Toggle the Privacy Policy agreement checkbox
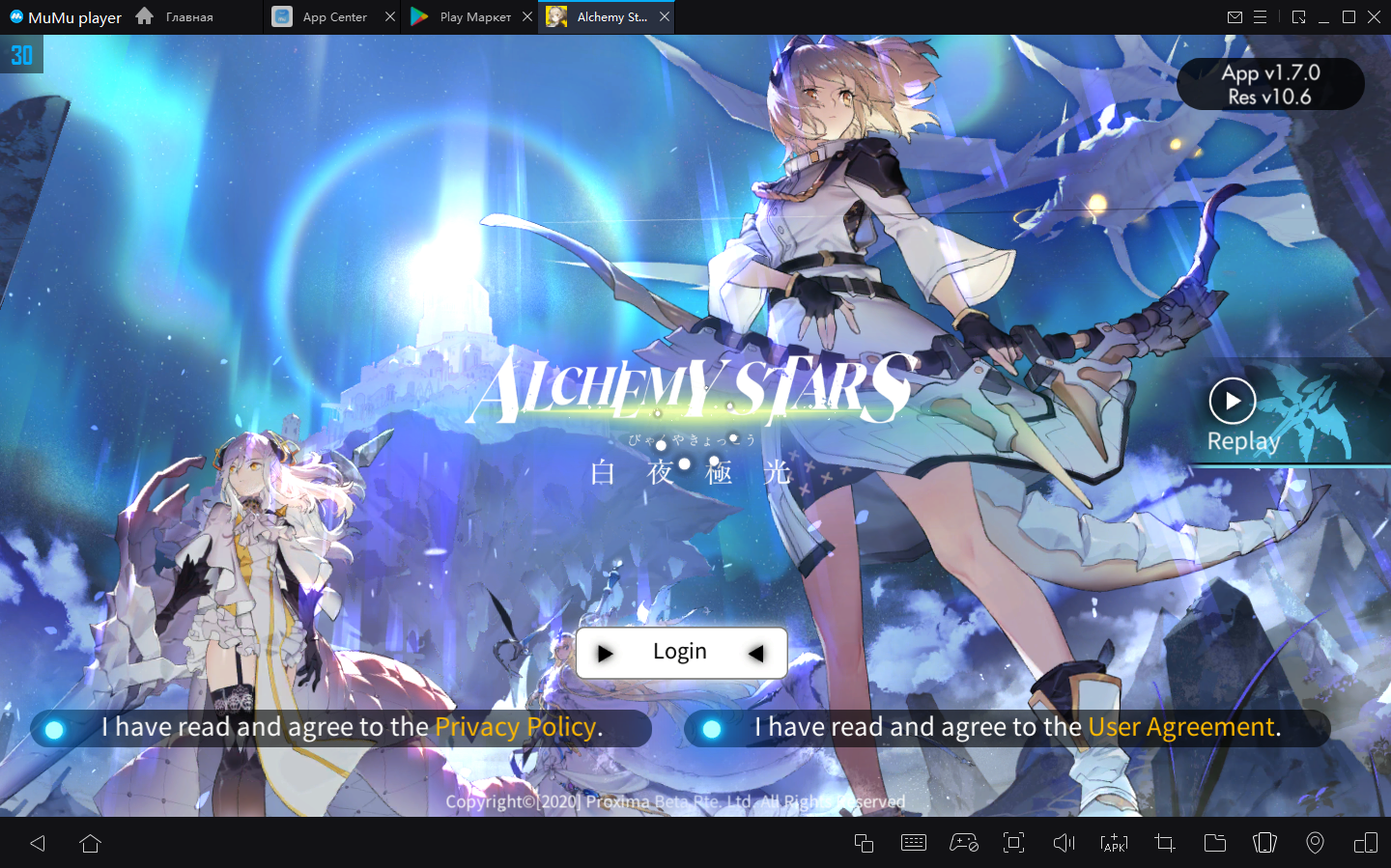Image resolution: width=1391 pixels, height=868 pixels. pos(55,729)
